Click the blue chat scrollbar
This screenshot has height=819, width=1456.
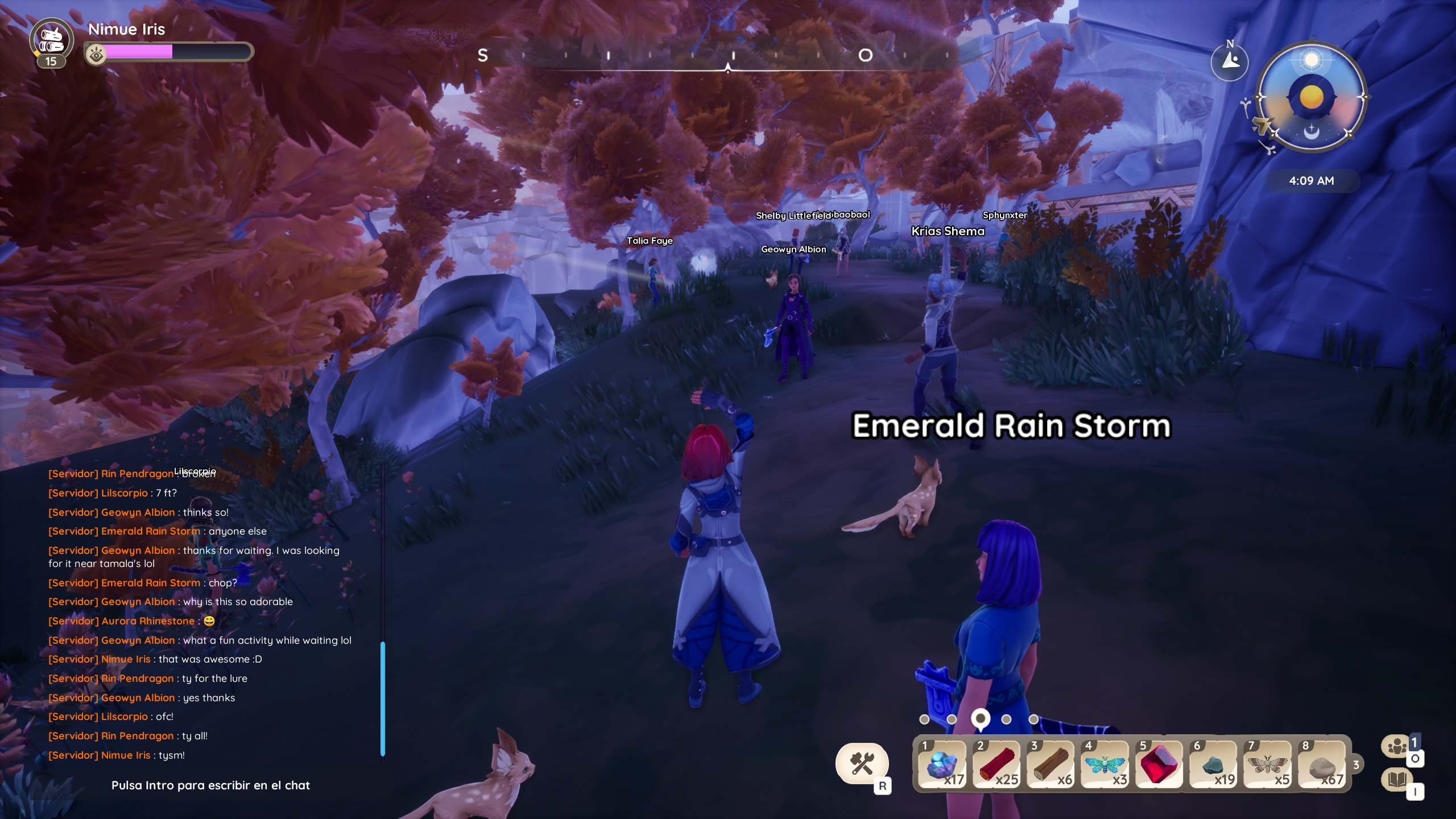pos(383,698)
